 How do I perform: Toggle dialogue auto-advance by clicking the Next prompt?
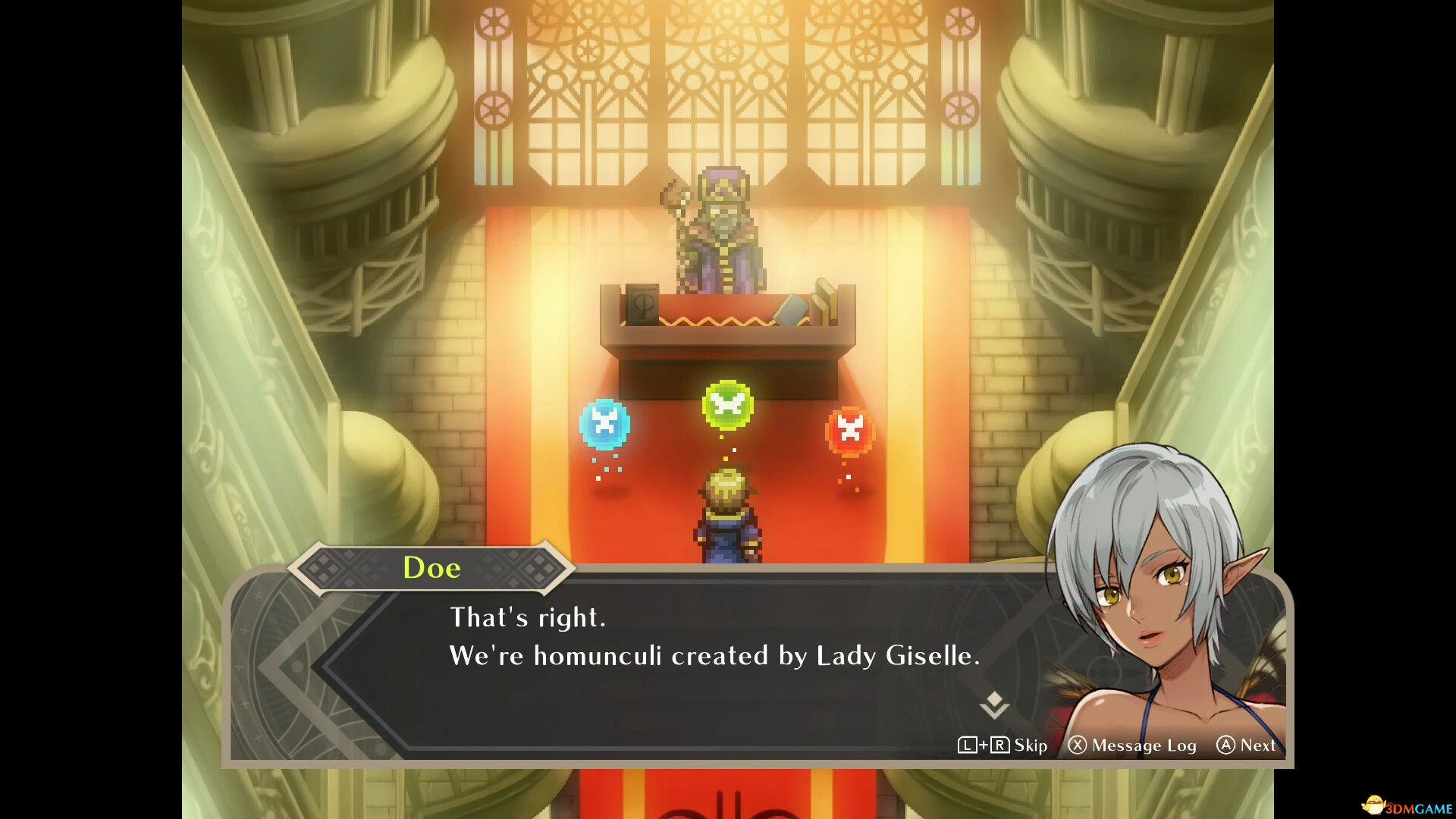pyautogui.click(x=1259, y=745)
